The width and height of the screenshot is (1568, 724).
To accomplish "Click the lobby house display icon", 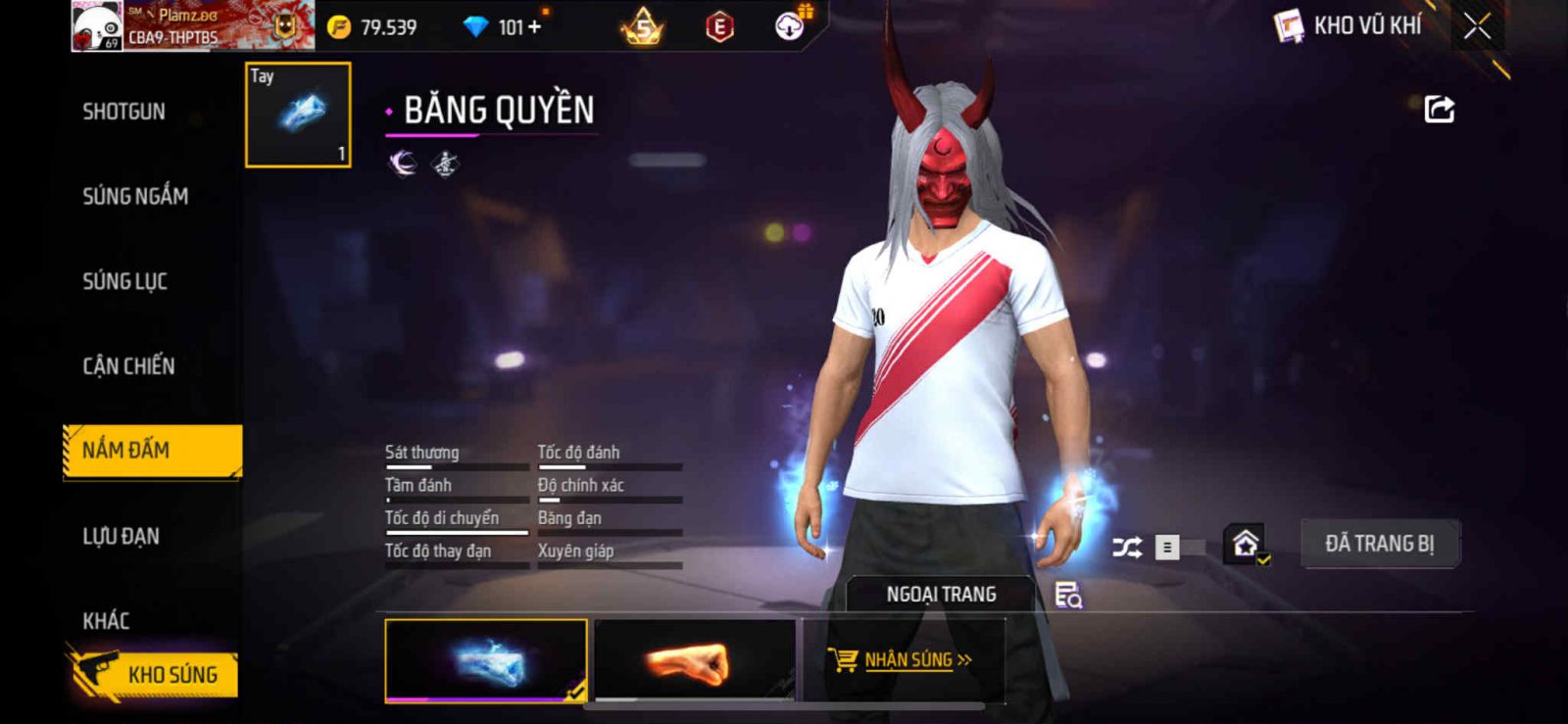I will (x=1246, y=543).
